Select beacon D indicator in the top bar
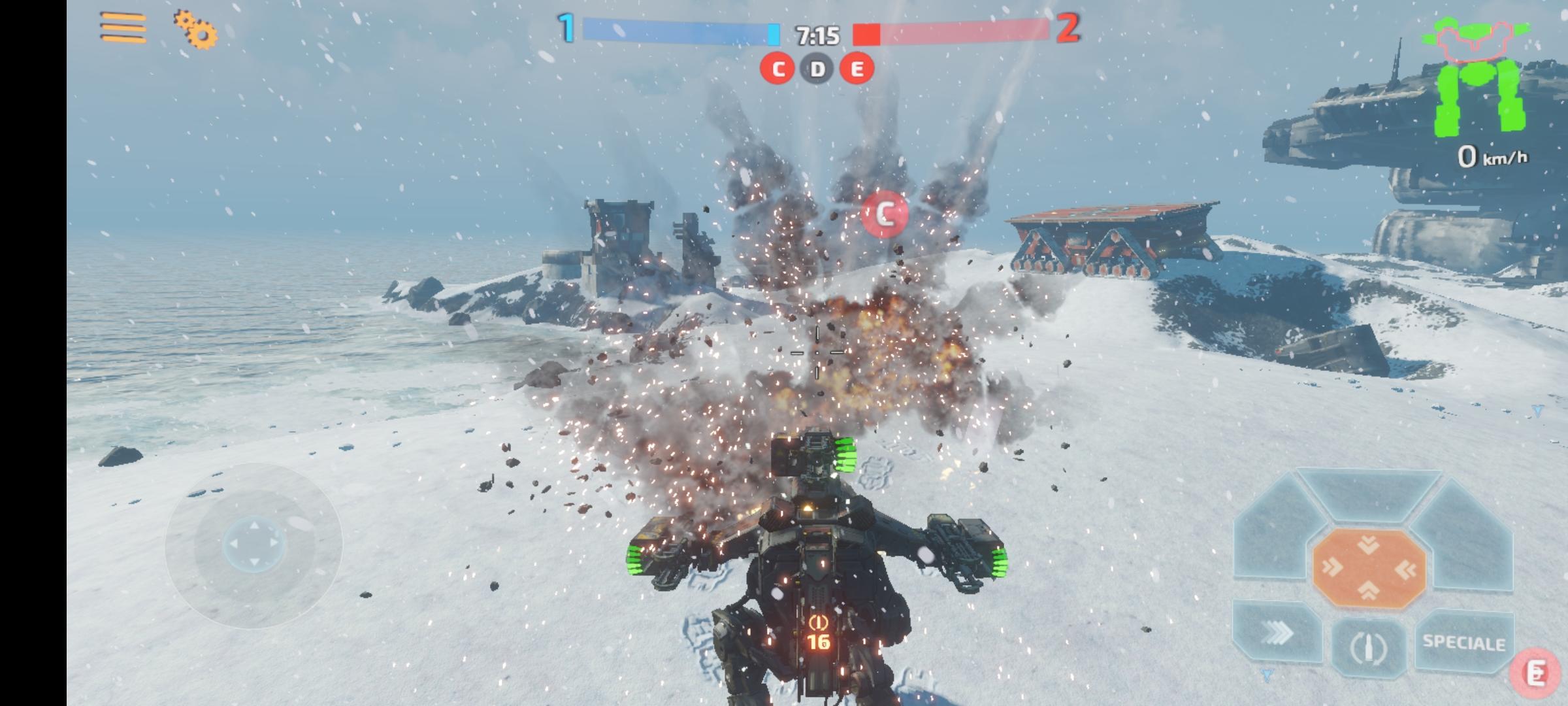 click(817, 69)
